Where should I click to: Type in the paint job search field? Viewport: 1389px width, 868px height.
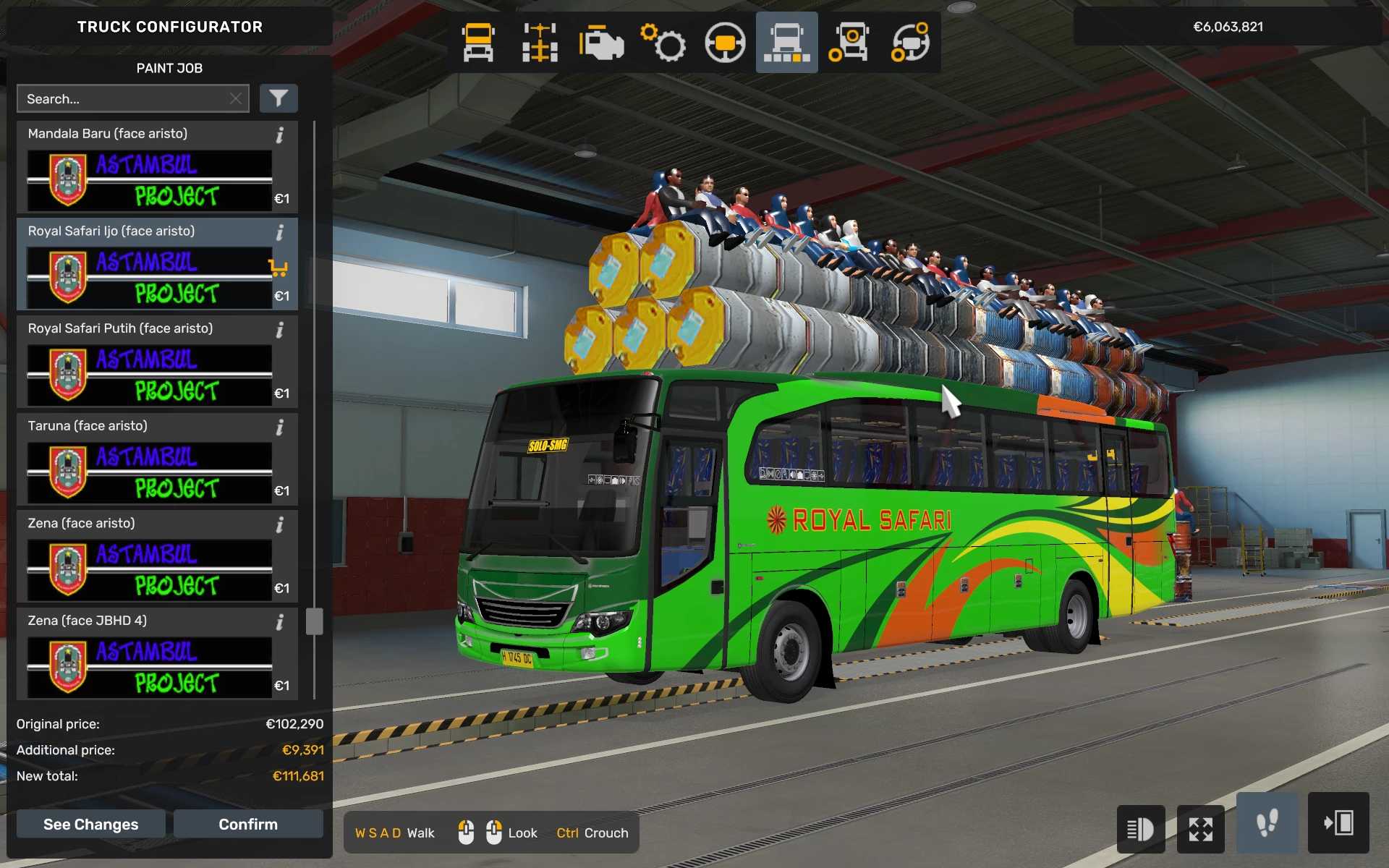pyautogui.click(x=123, y=99)
